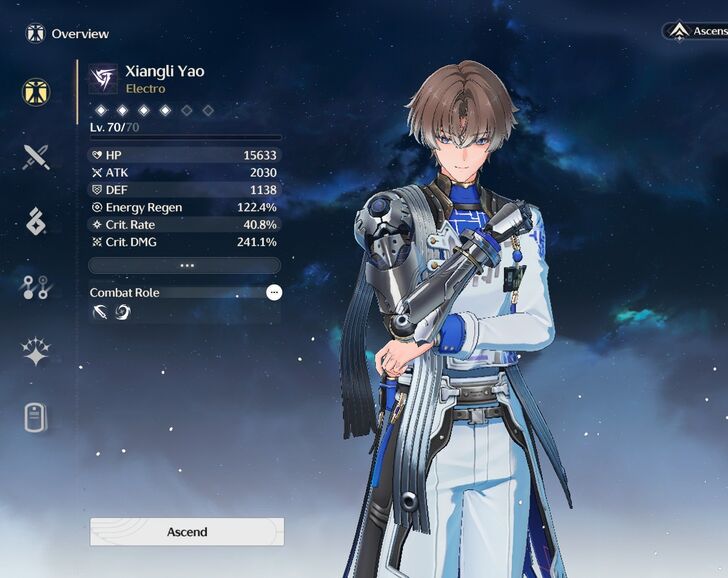Select the Overview character tab icon
This screenshot has width=728, height=578.
tap(37, 92)
